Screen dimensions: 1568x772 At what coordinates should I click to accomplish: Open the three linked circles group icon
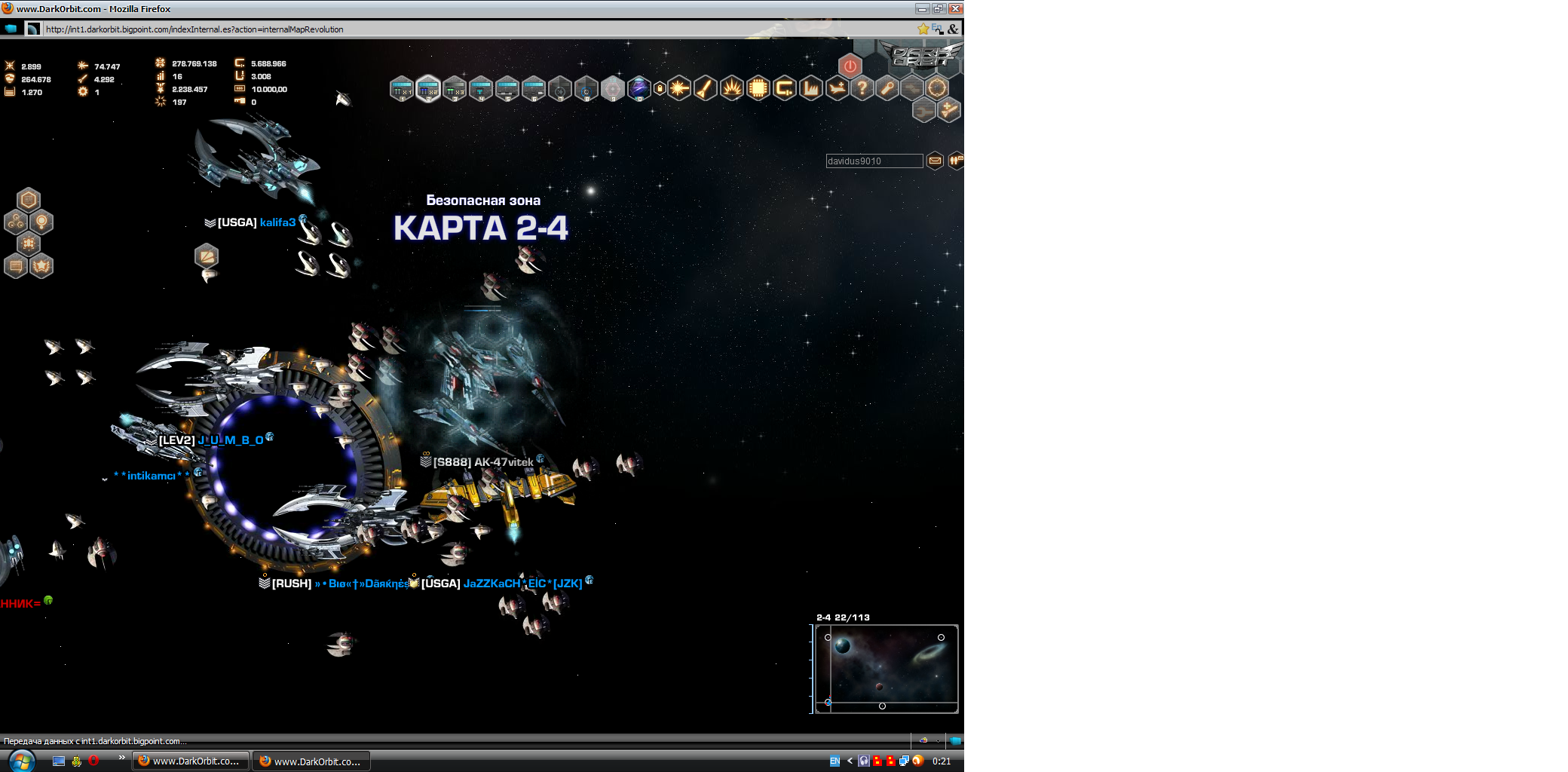click(16, 222)
